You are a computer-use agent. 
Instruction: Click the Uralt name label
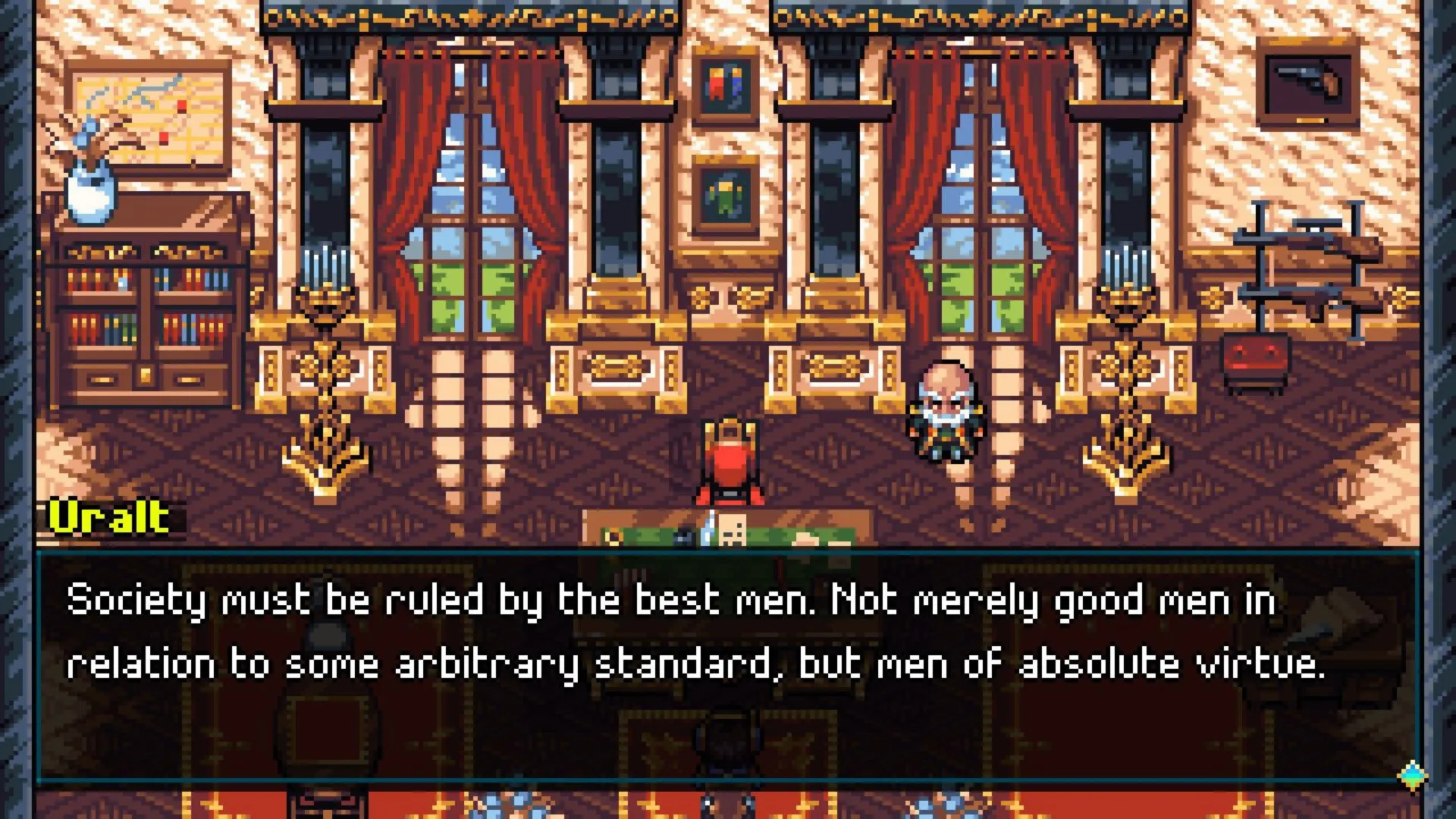click(x=110, y=517)
